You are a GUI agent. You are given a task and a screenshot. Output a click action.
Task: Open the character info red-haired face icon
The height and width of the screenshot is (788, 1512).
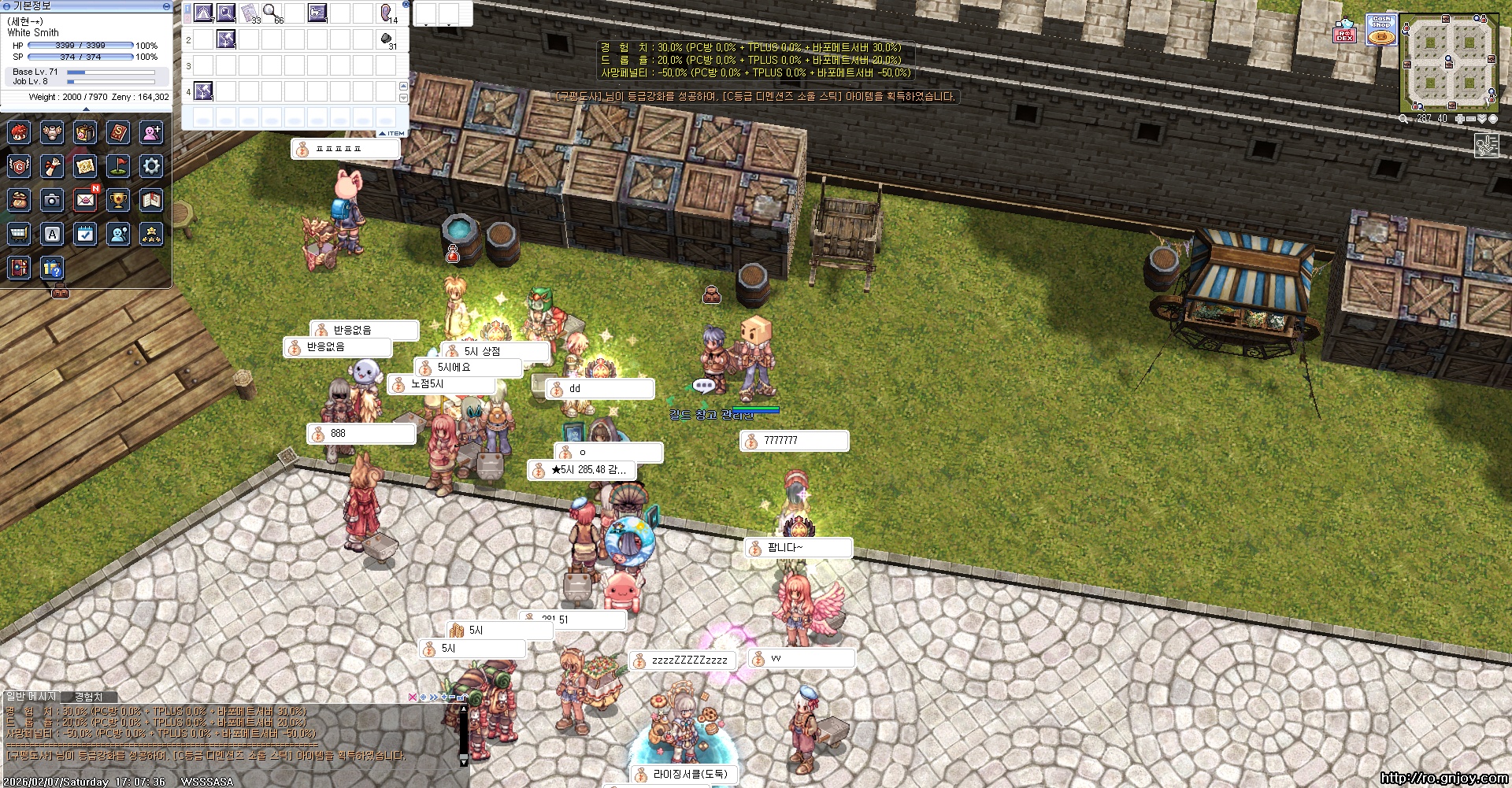[x=19, y=132]
